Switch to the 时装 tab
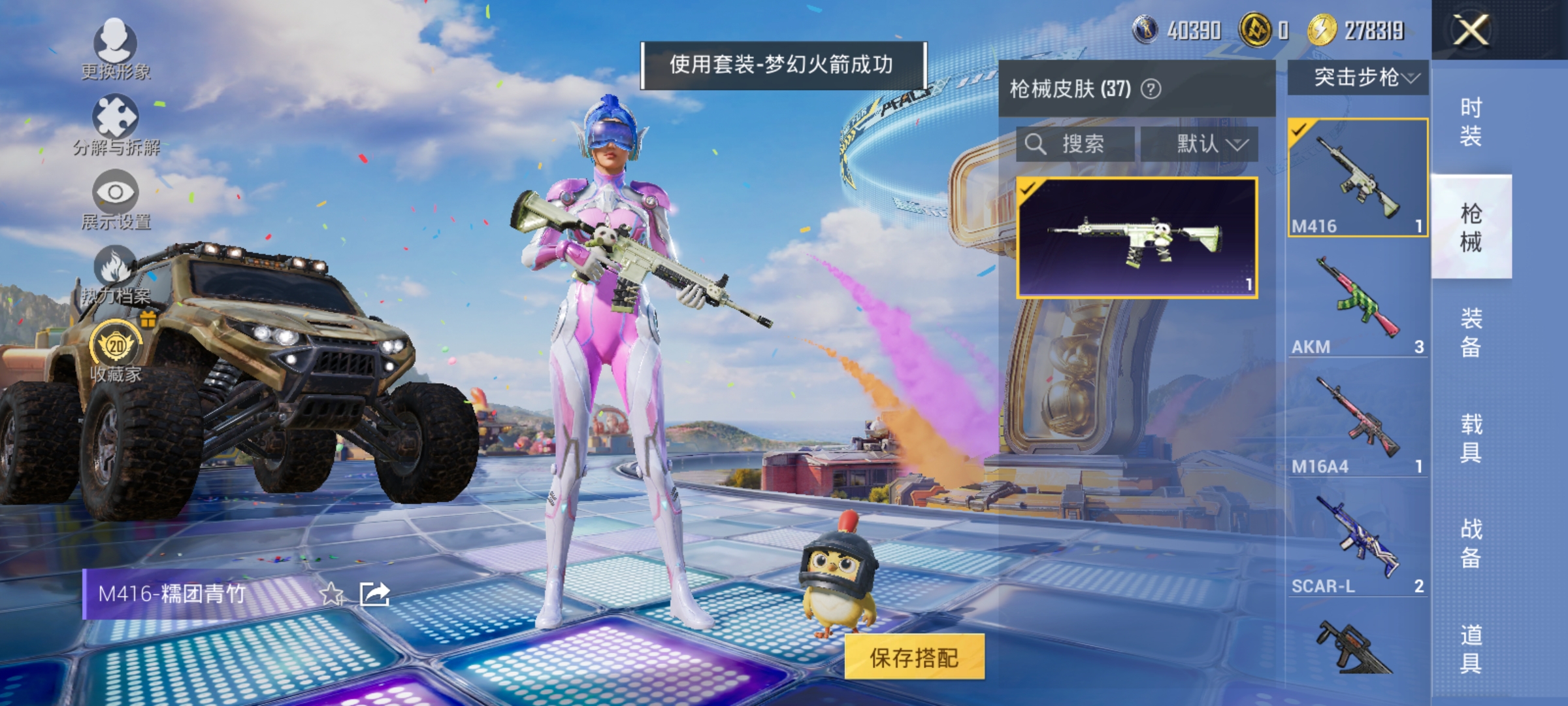This screenshot has width=1568, height=706. click(x=1473, y=121)
